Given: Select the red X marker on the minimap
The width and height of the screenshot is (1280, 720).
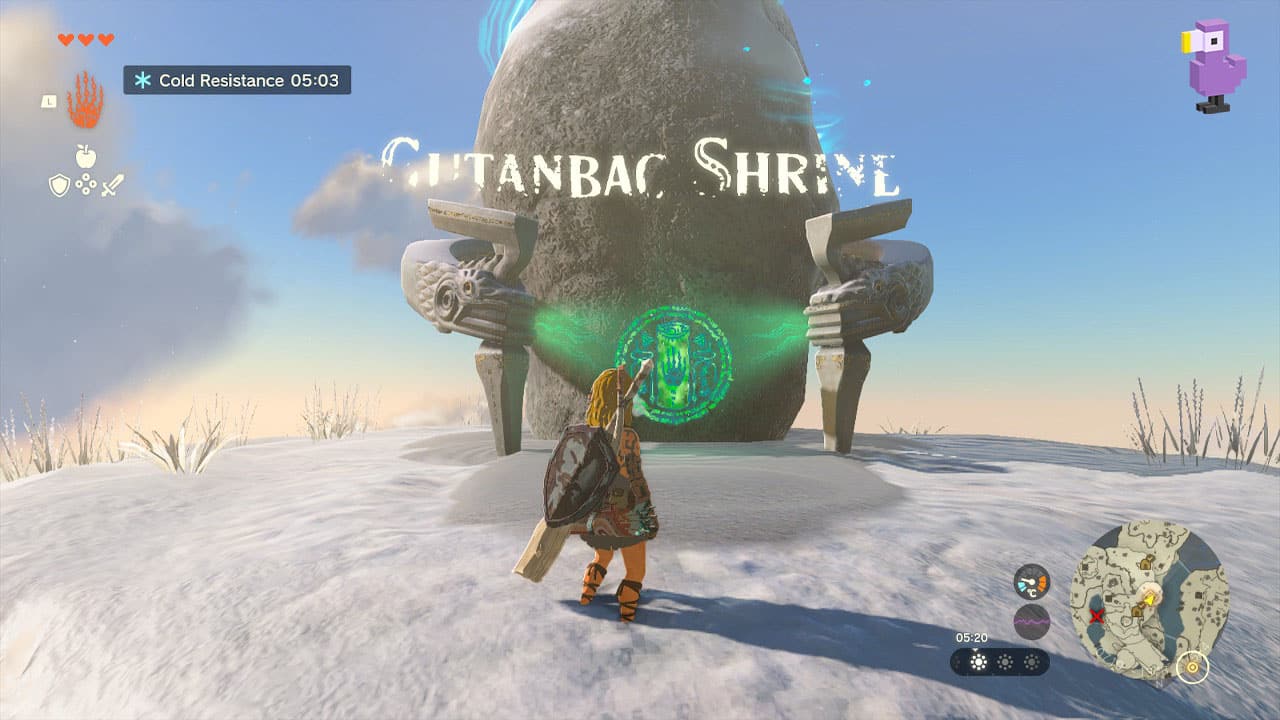Looking at the screenshot, I should click(x=1097, y=614).
